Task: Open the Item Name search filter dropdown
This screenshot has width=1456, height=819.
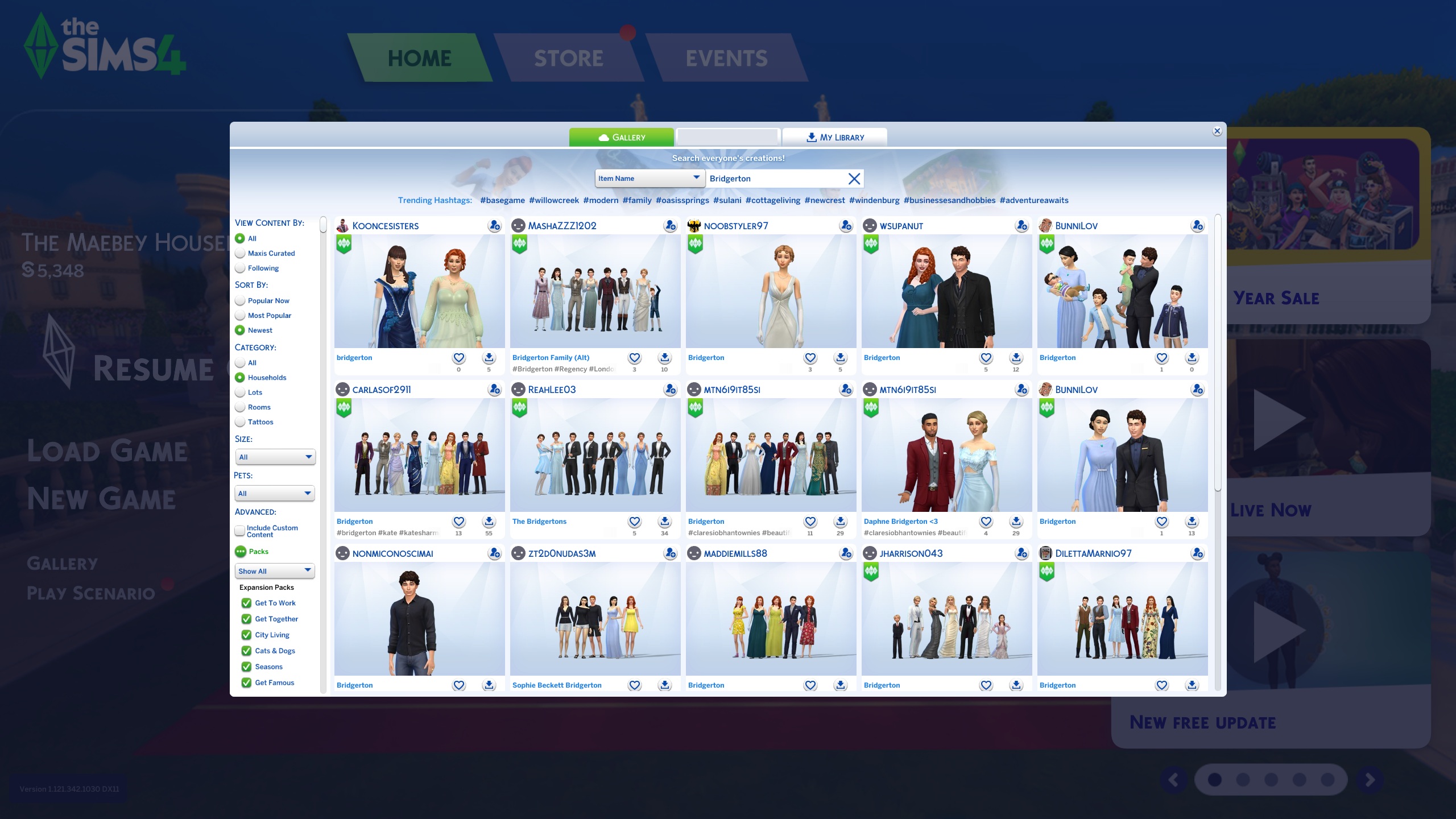Action: coord(650,178)
